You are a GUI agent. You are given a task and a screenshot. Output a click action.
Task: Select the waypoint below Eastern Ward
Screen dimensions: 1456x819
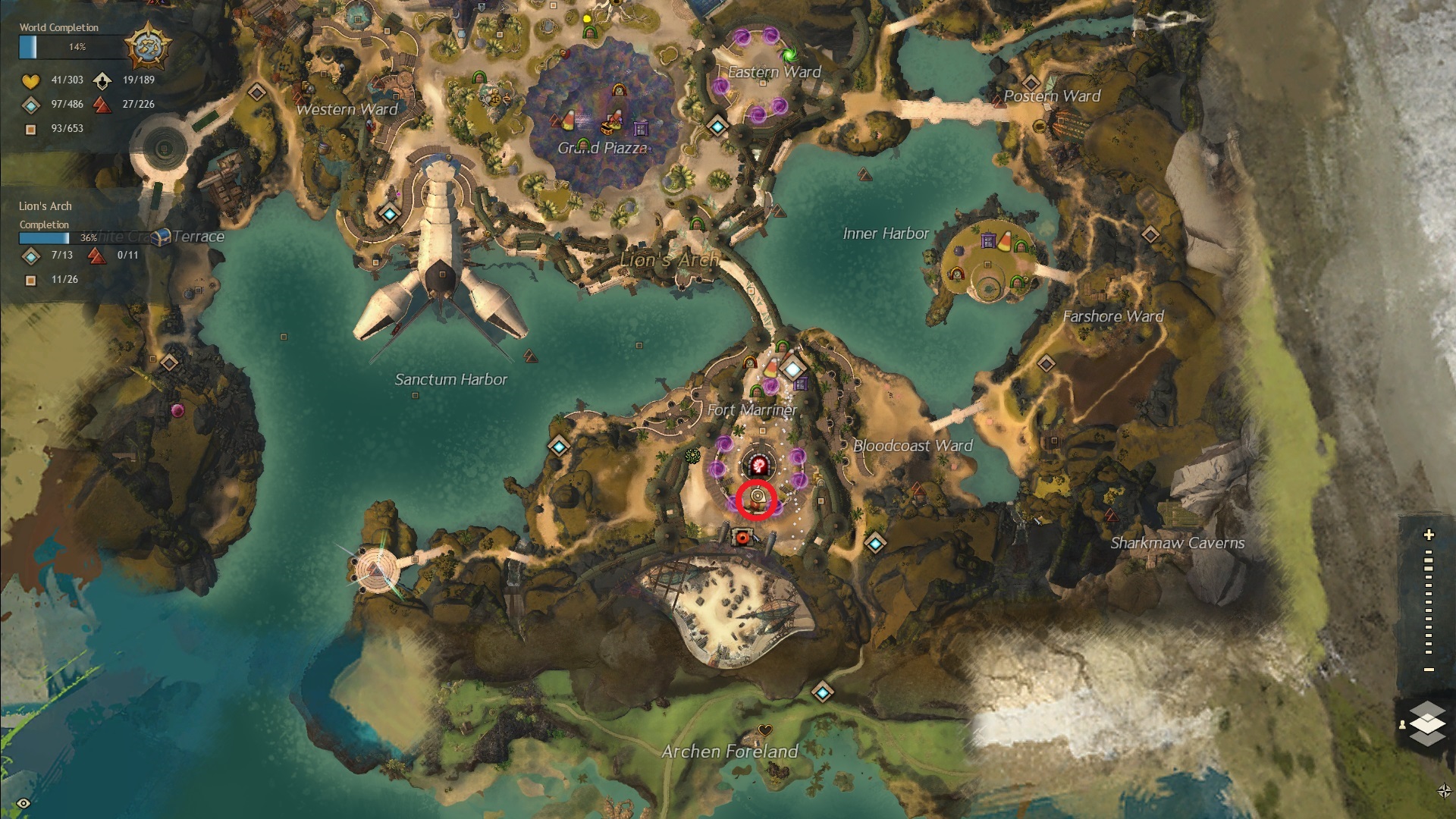click(x=717, y=126)
